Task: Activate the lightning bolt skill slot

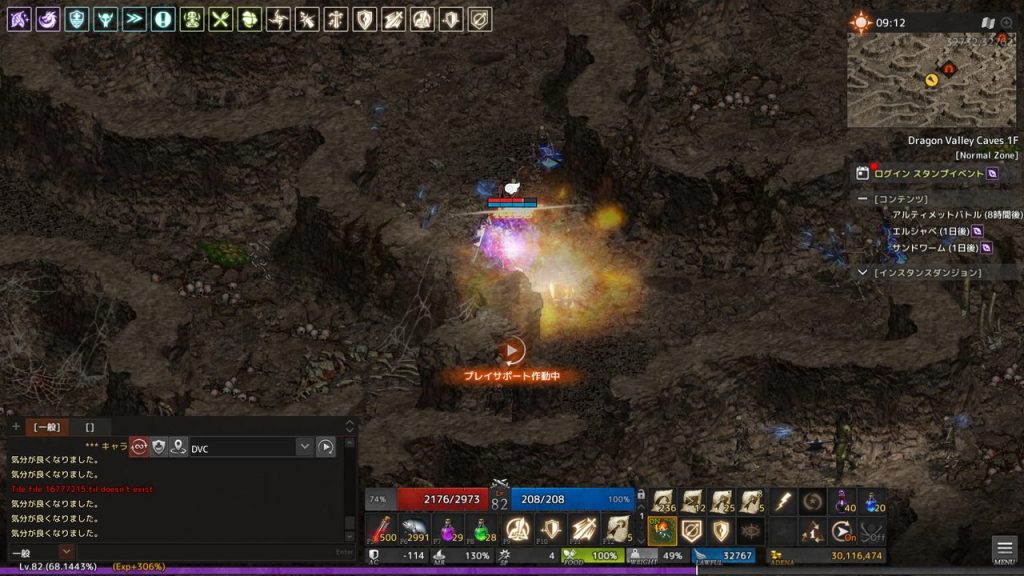Action: (783, 501)
